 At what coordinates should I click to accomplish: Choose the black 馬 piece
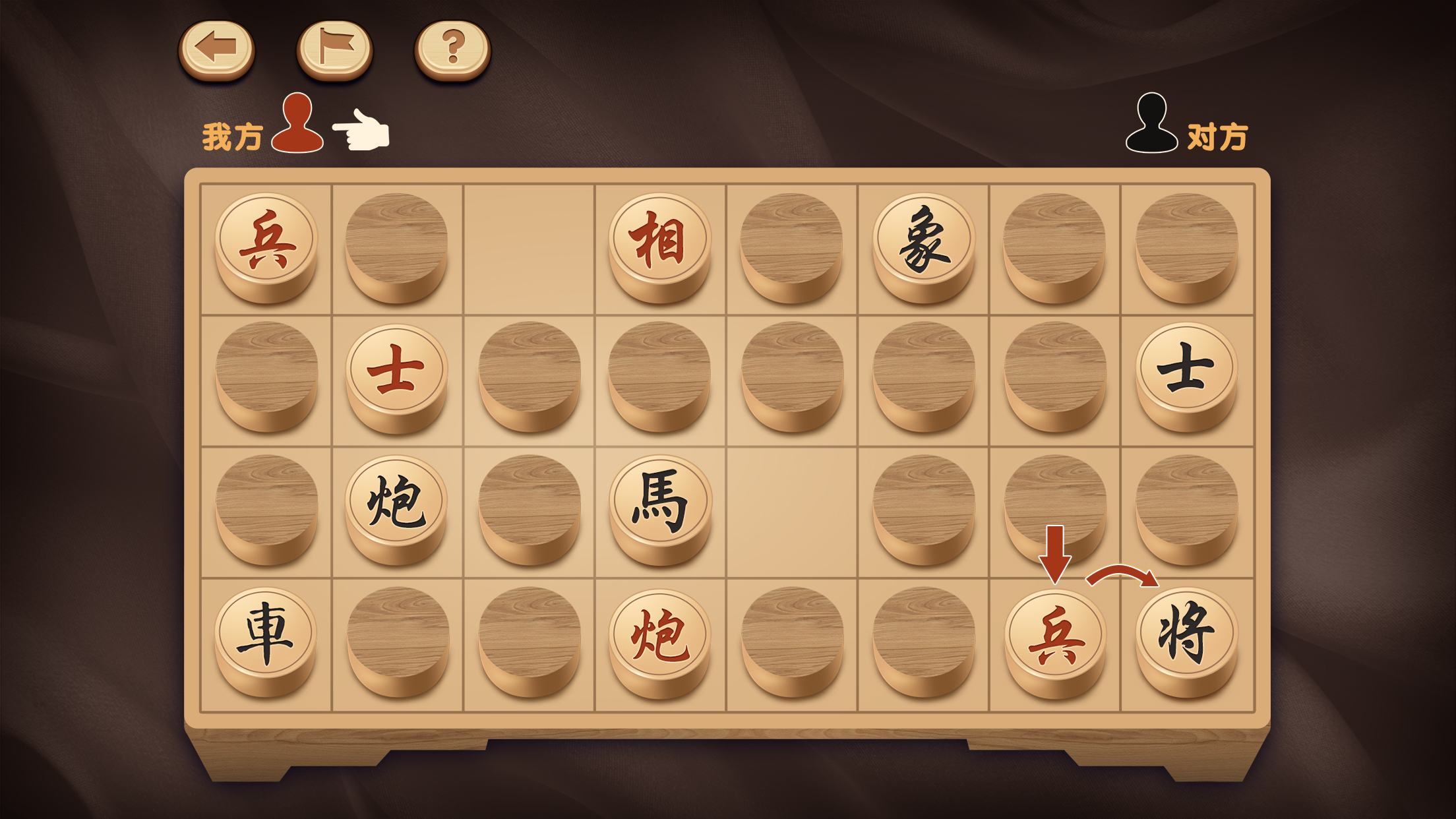(x=659, y=502)
